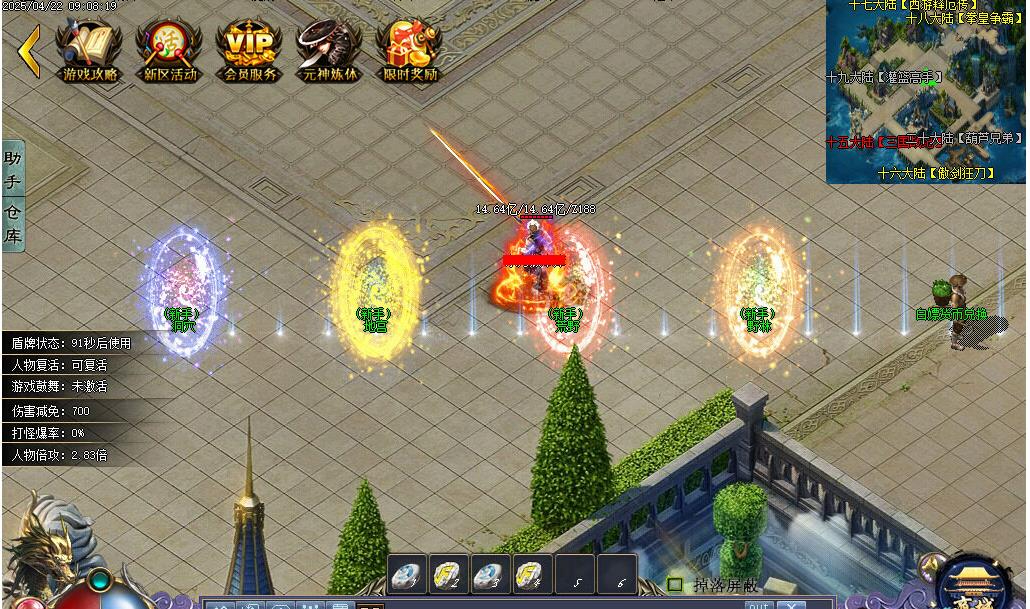Toggle the 掉落屏蔽 drop filter checkbox
This screenshot has width=1030, height=609.
[675, 585]
